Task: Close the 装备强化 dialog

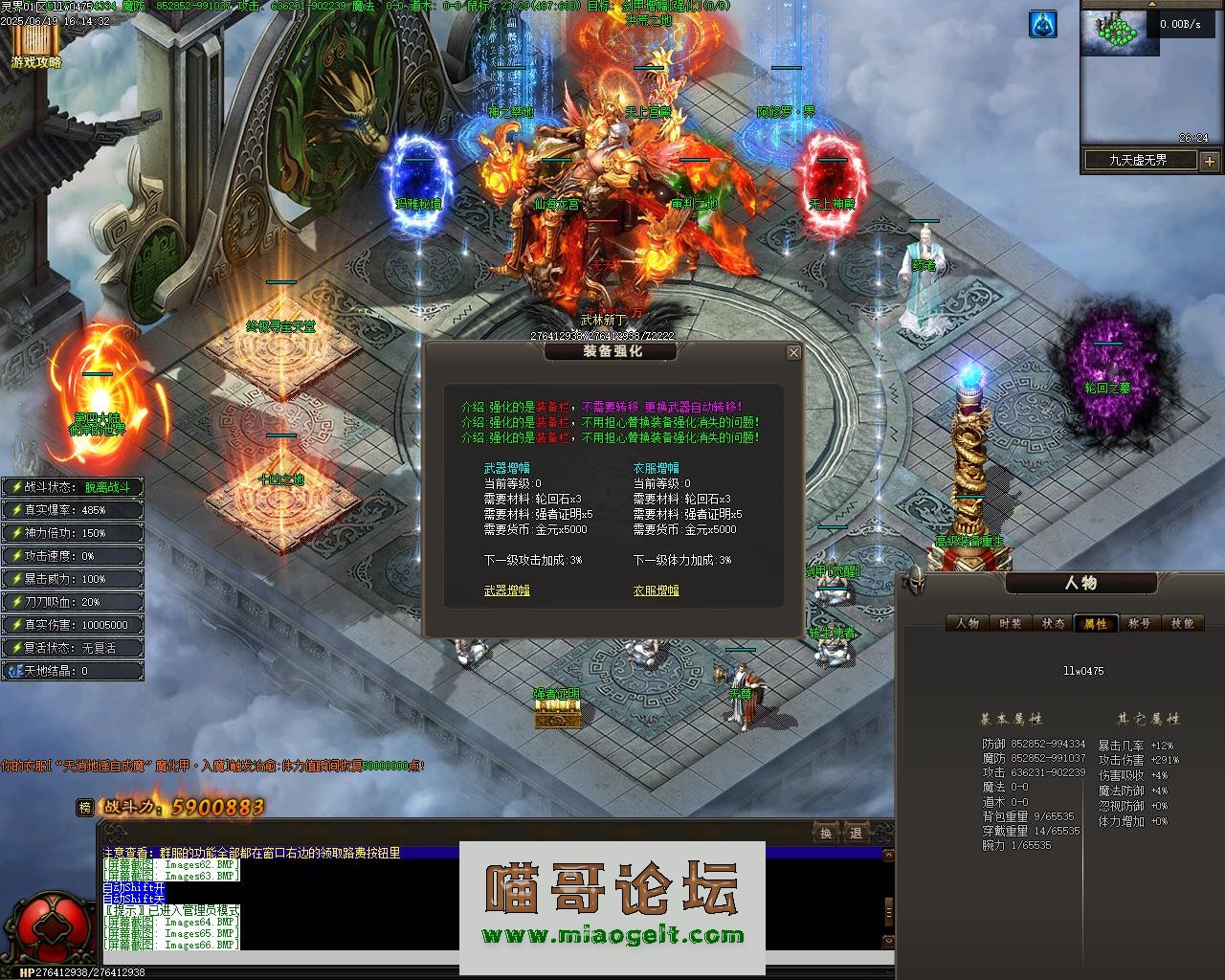Action: [x=793, y=353]
